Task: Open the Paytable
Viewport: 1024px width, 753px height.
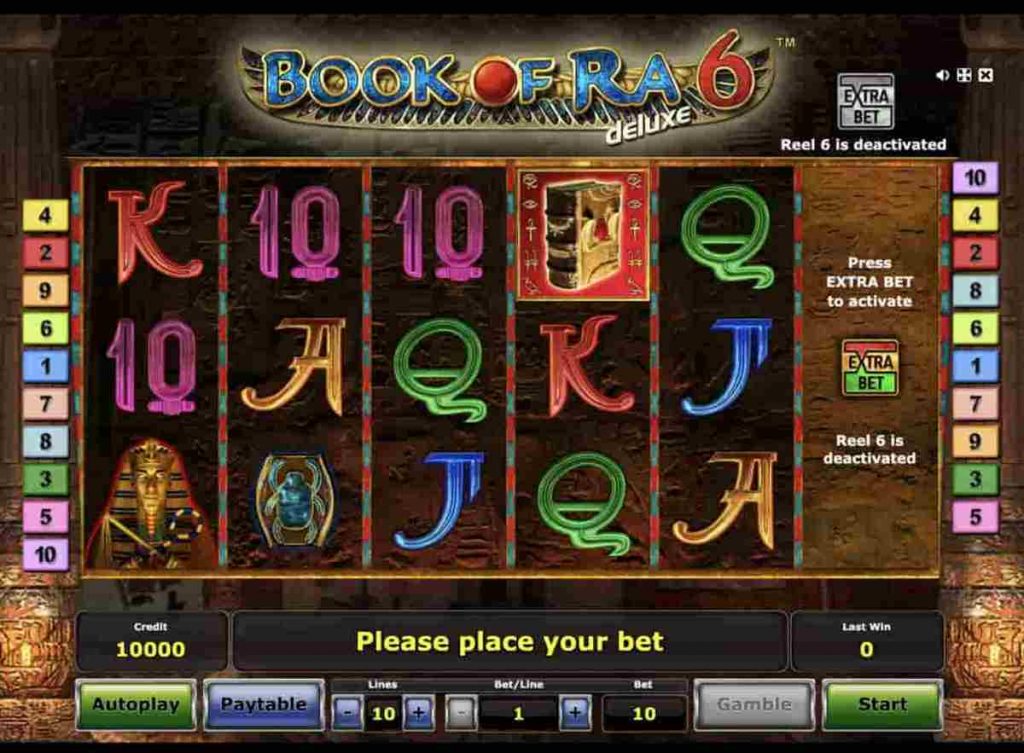Action: [x=264, y=704]
